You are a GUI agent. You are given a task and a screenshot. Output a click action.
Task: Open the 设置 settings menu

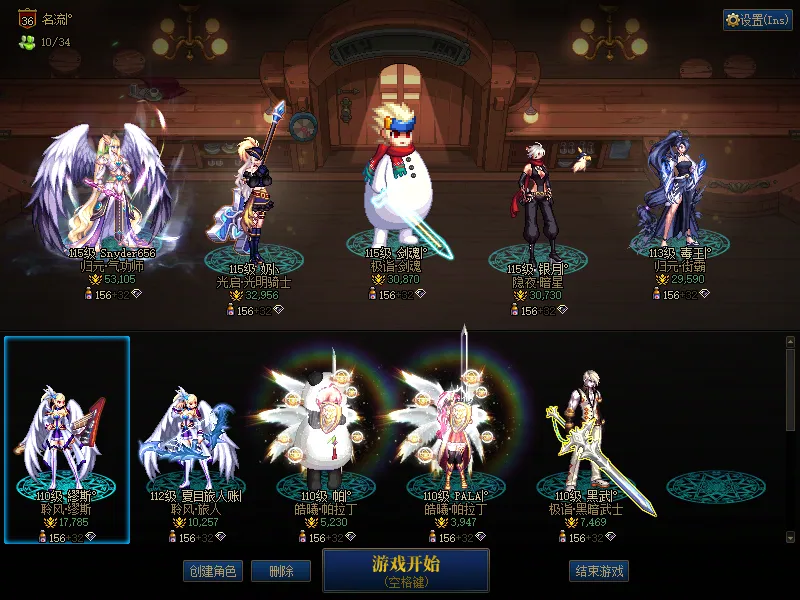click(757, 20)
